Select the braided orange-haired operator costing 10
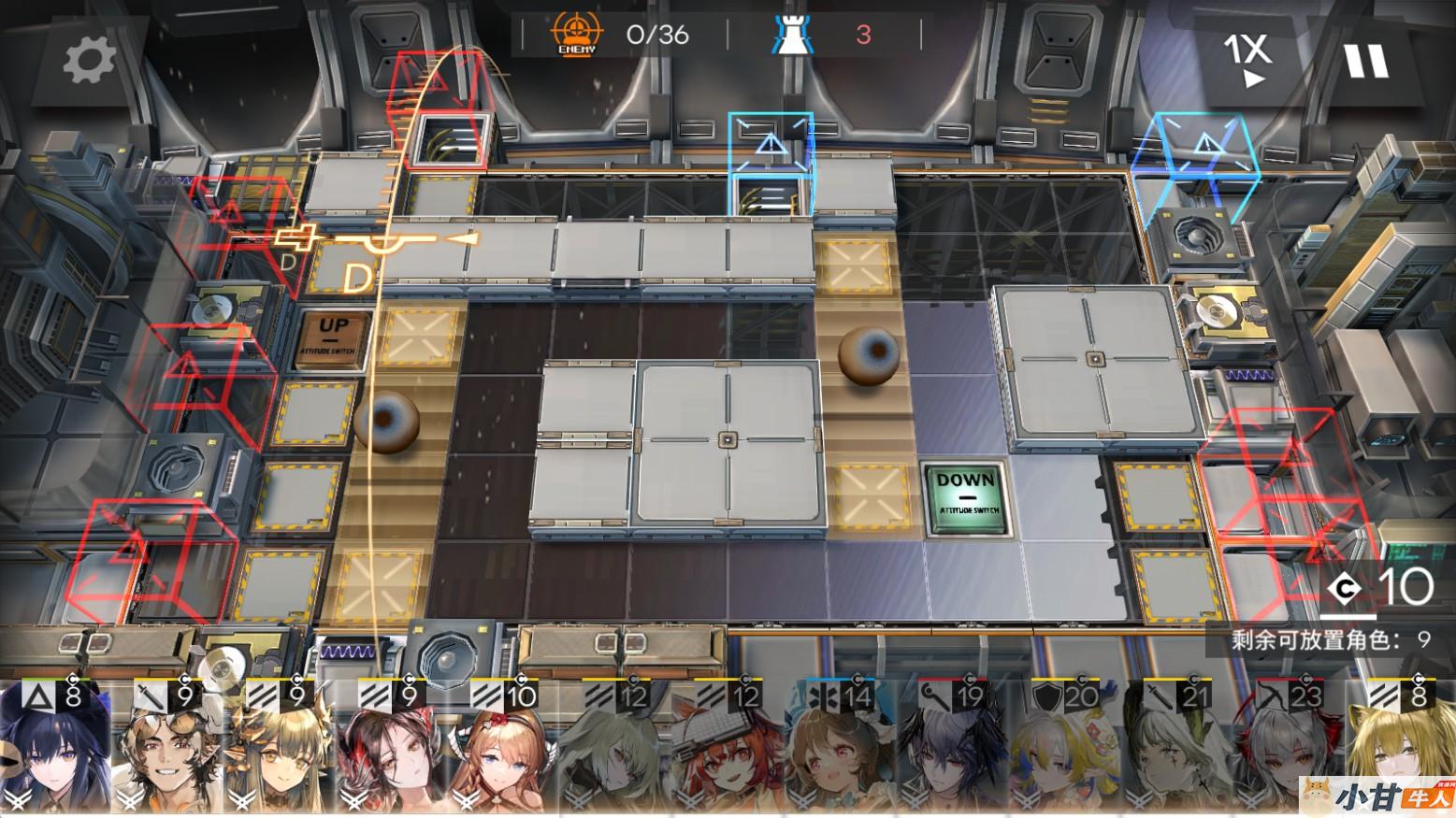Image resolution: width=1456 pixels, height=818 pixels. coord(503,753)
